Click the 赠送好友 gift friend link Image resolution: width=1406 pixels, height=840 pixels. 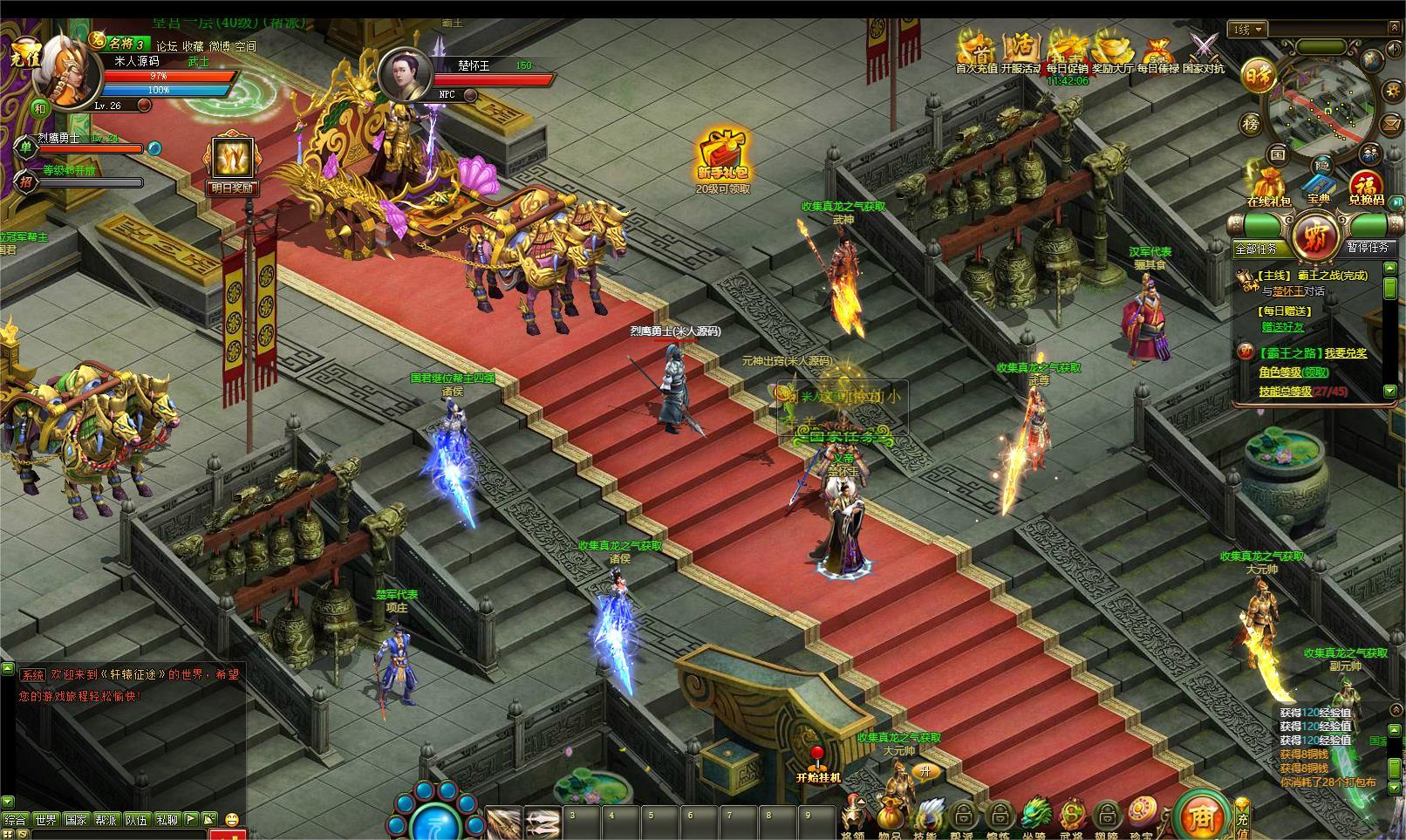[1283, 327]
